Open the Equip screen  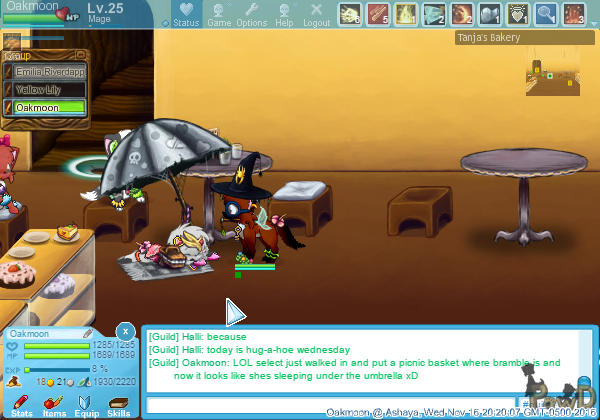pos(86,403)
